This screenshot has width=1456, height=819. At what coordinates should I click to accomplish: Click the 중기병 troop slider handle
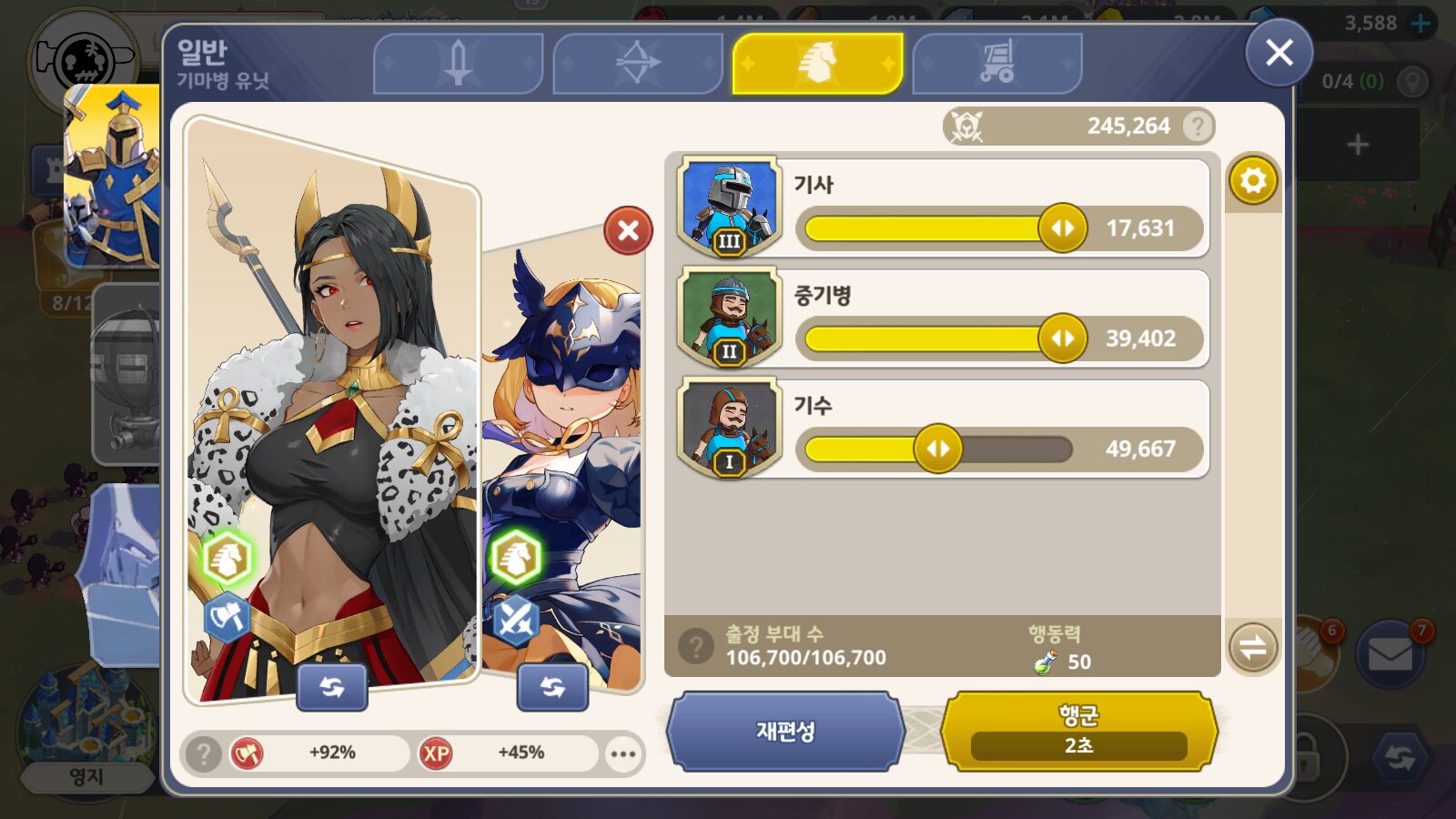(x=1062, y=339)
